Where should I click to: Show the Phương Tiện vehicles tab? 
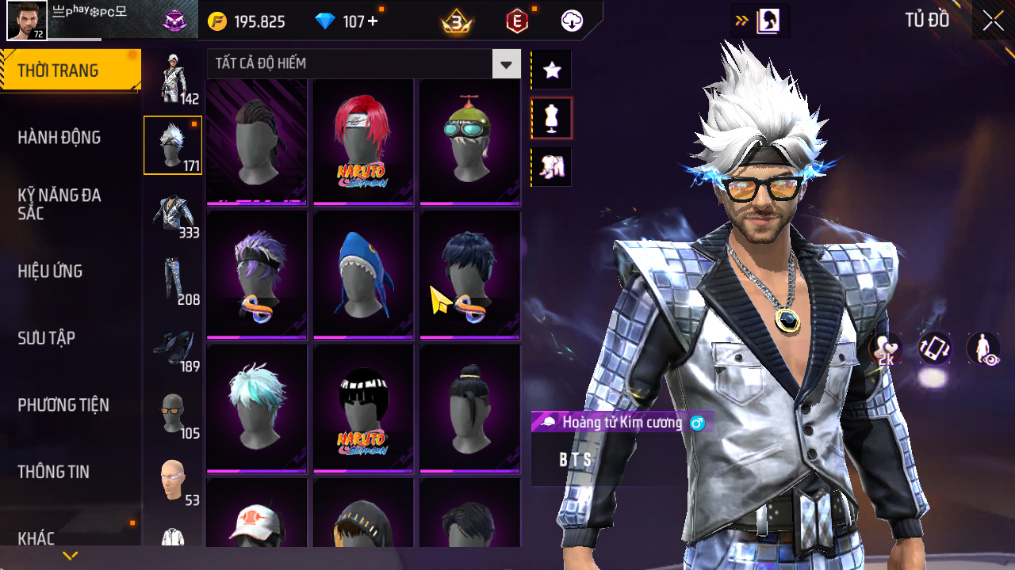coord(63,405)
